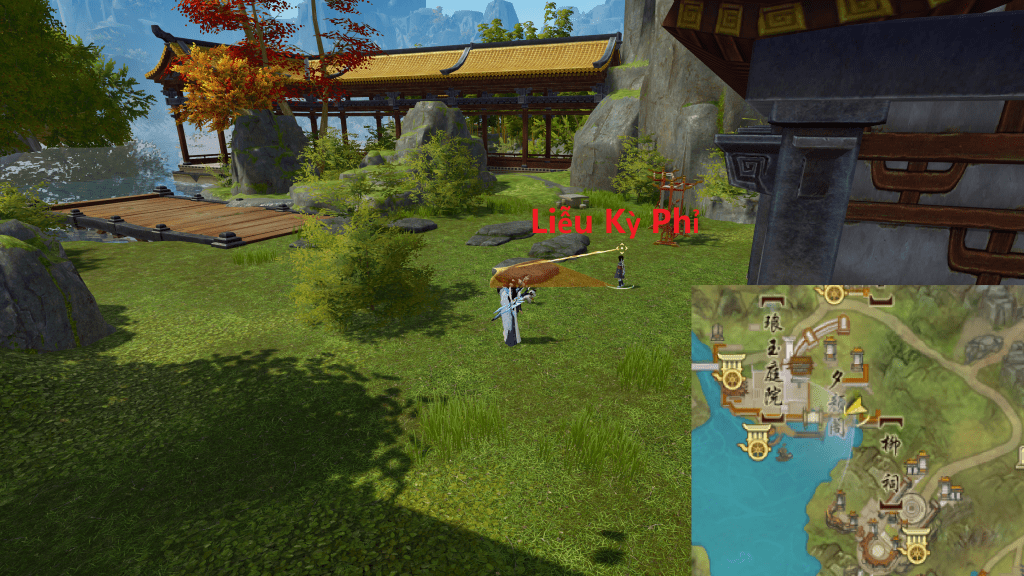Click the yellow player arrow on the minimap

tap(855, 408)
